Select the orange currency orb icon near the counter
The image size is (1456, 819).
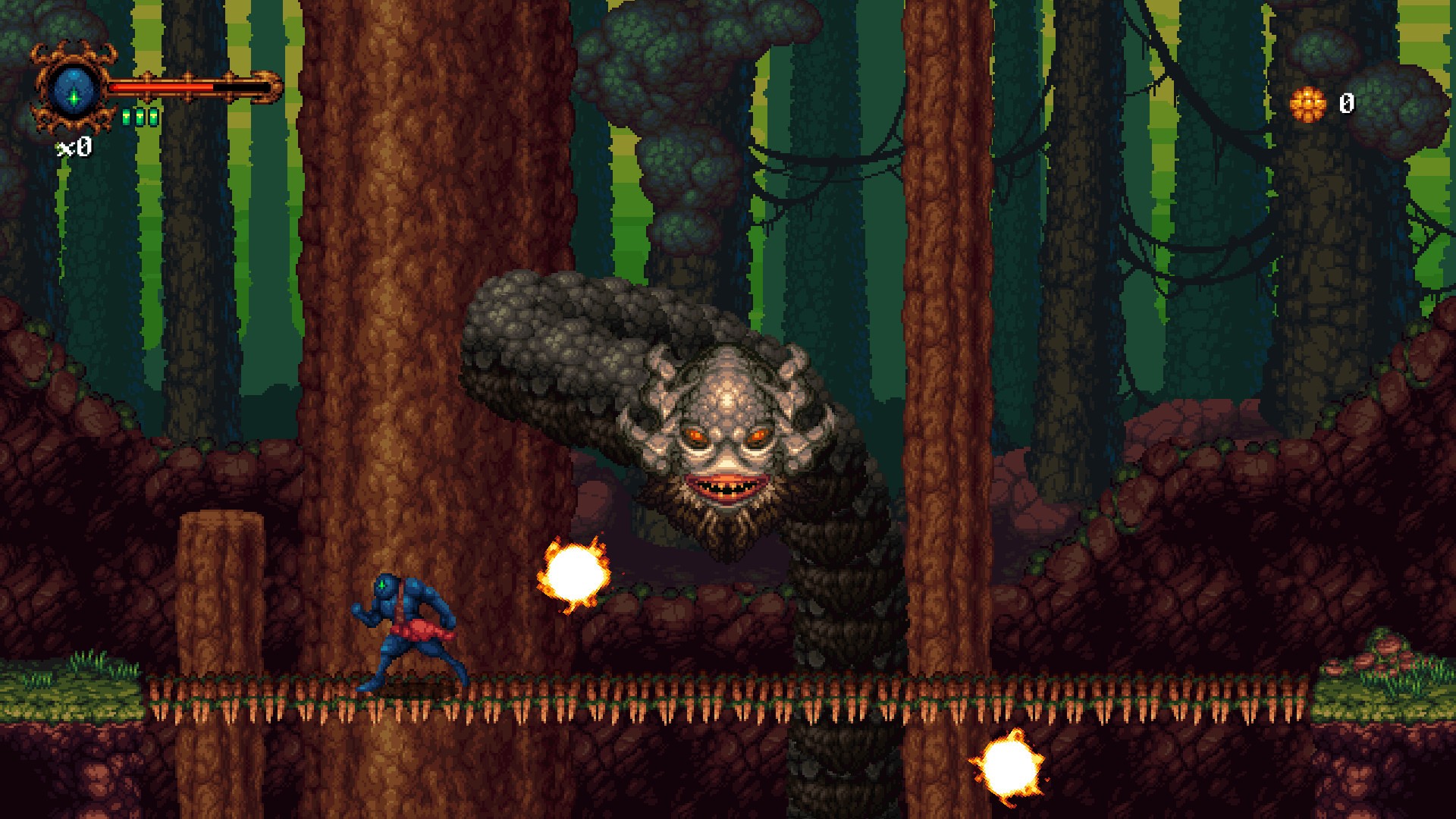pos(1308,105)
